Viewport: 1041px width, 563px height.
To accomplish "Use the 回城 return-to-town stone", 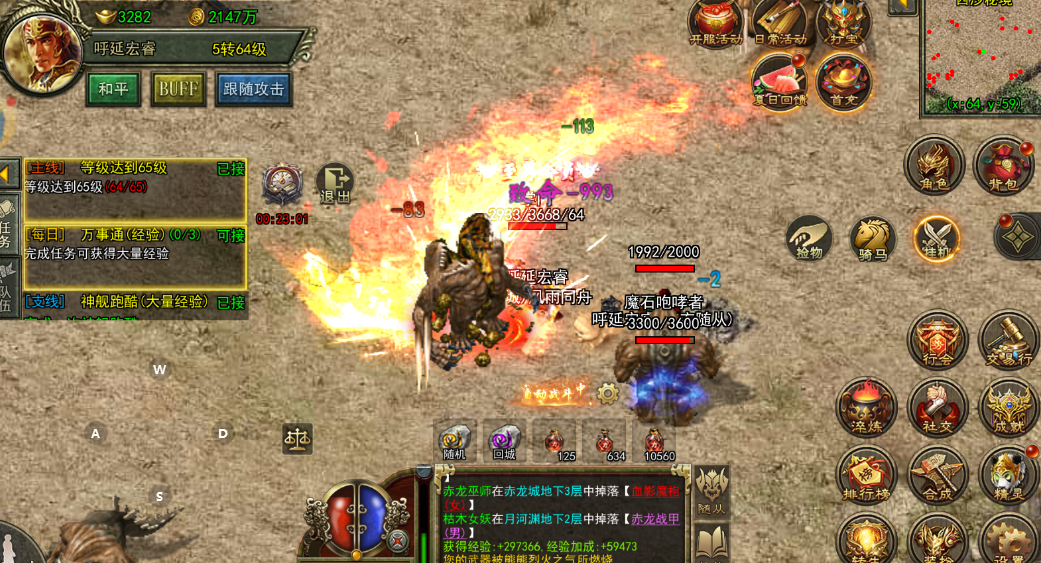I will tap(504, 441).
